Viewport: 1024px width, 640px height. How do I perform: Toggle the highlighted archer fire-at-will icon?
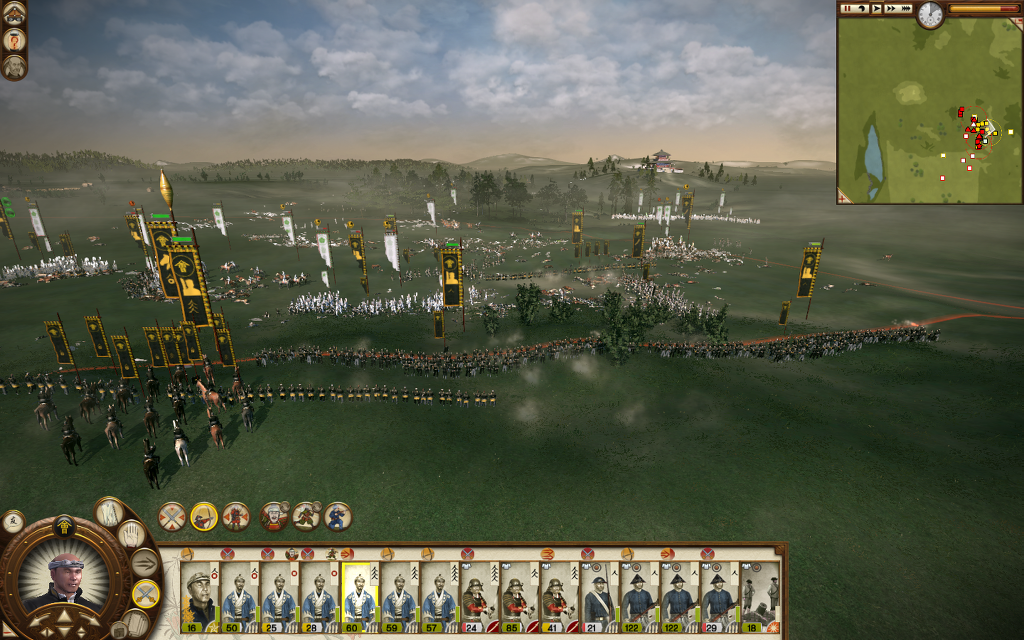coord(204,516)
